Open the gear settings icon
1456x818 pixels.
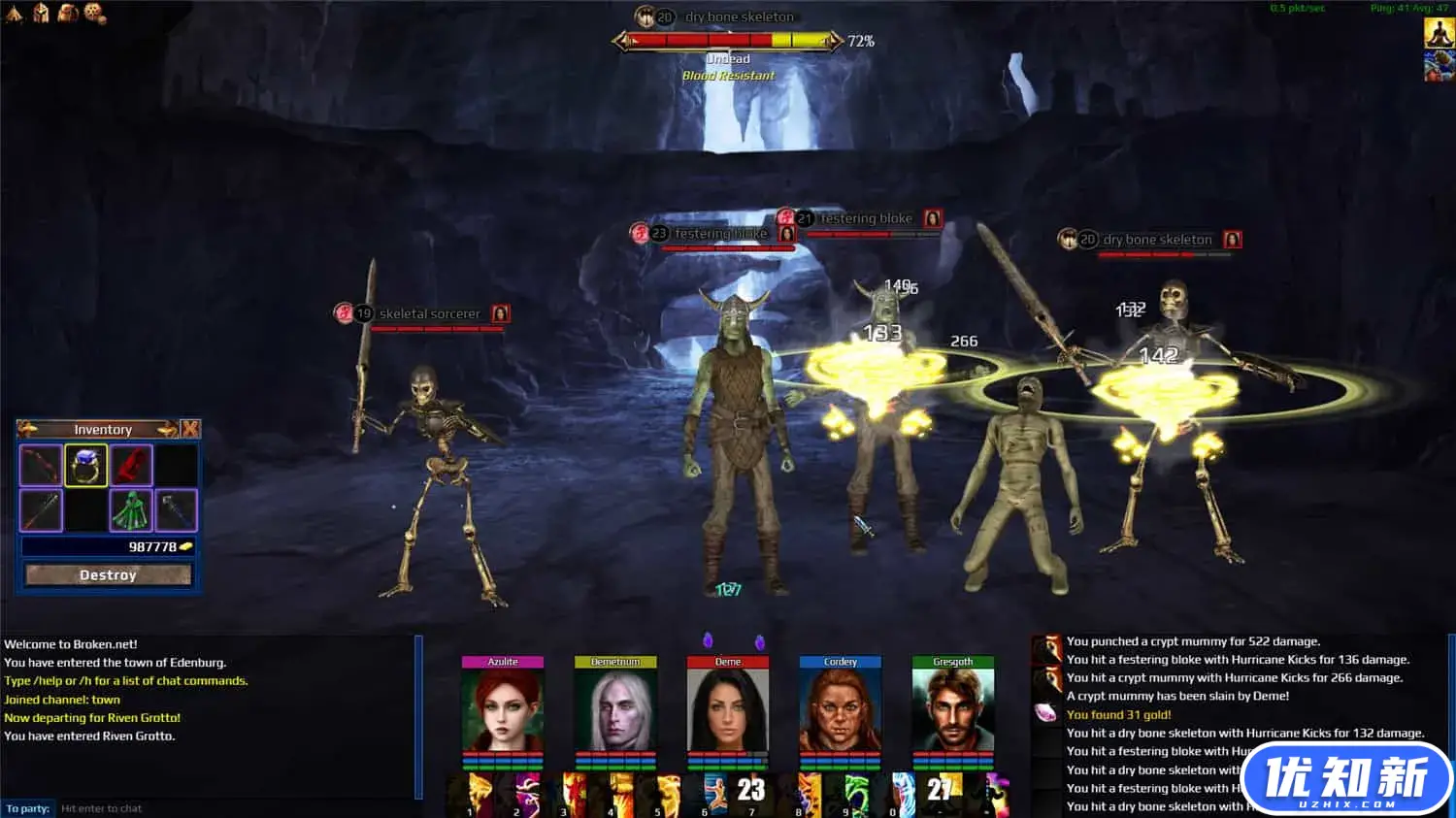point(94,13)
